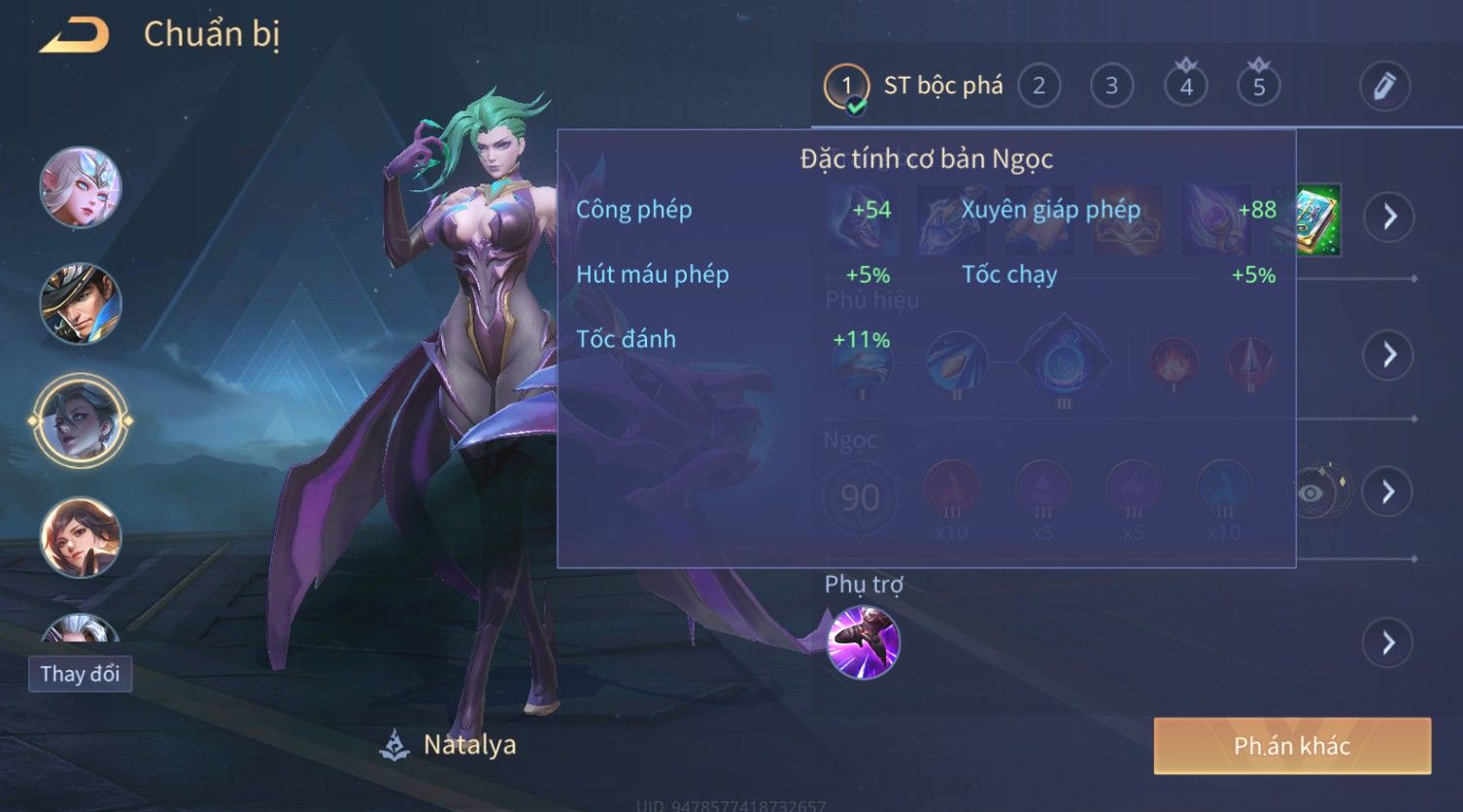Select the highlighted Natalya hero portrait
This screenshot has height=812, width=1463.
[x=80, y=421]
